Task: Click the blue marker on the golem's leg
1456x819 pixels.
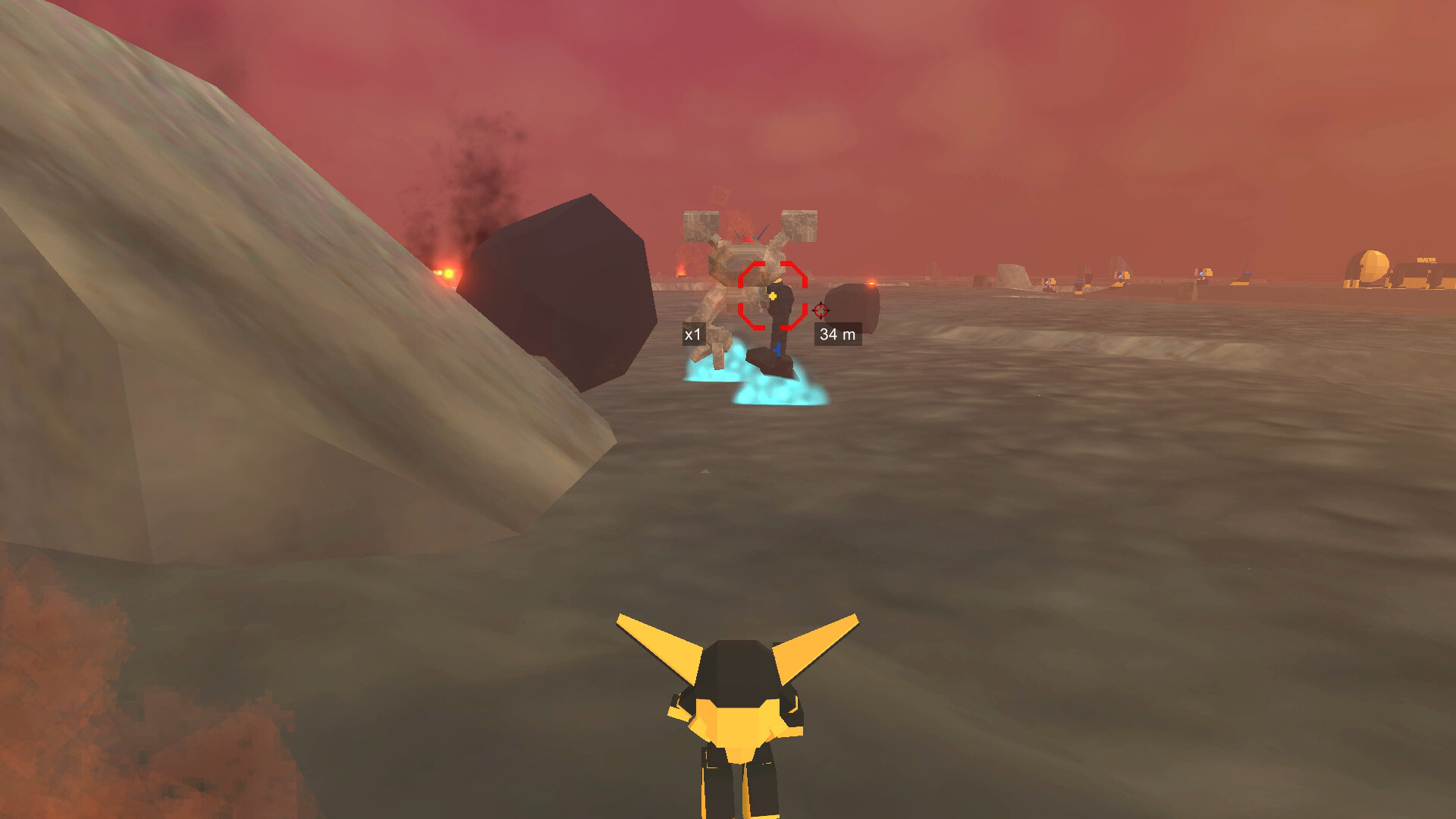Action: click(778, 350)
